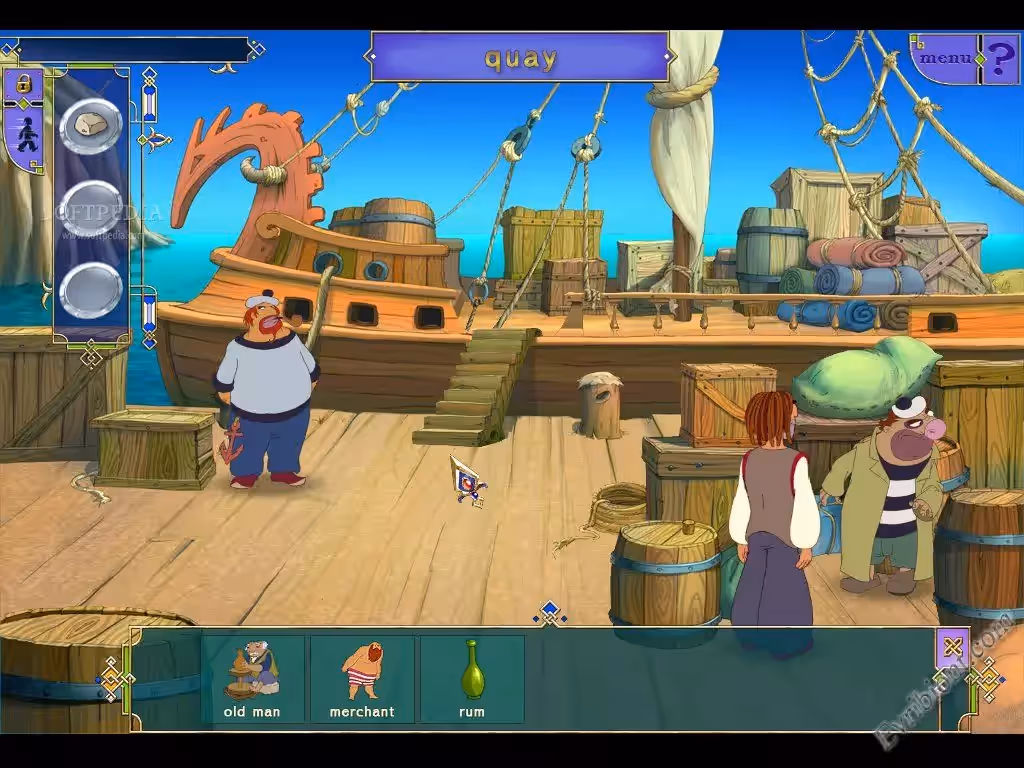Close the dialogue topics panel
This screenshot has height=768, width=1024.
pyautogui.click(x=952, y=647)
